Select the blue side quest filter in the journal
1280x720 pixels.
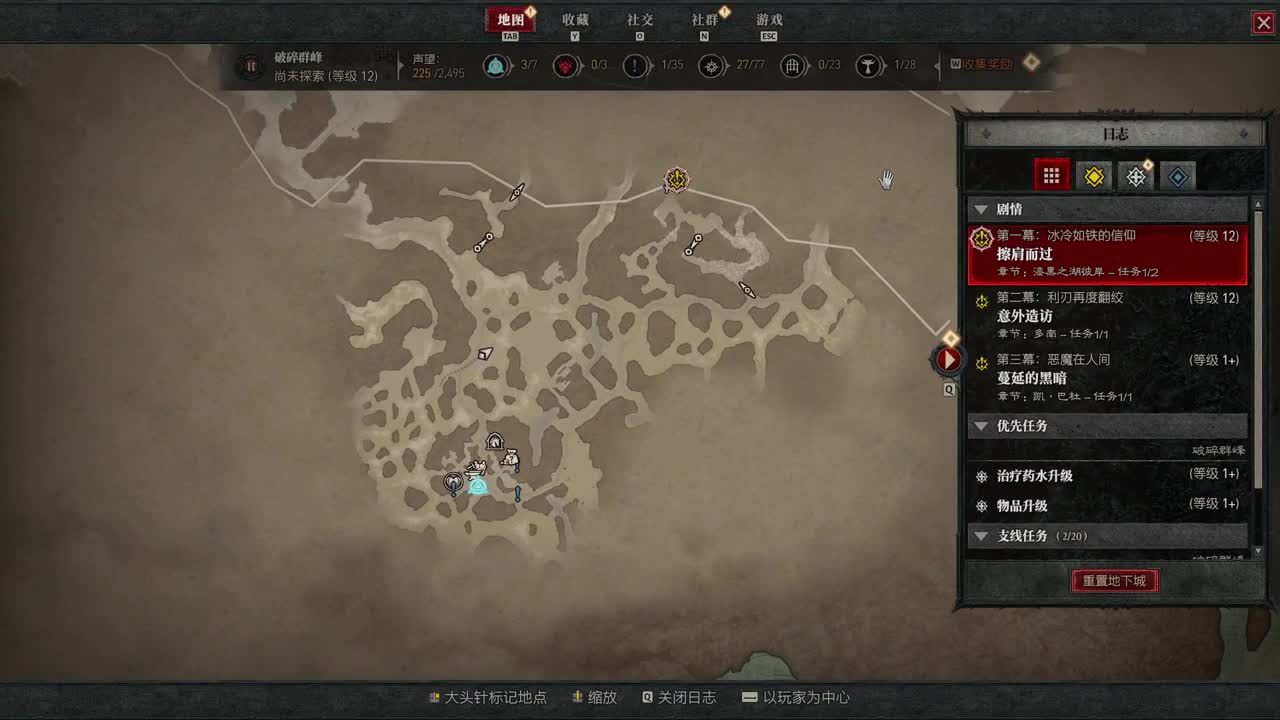(x=1177, y=175)
